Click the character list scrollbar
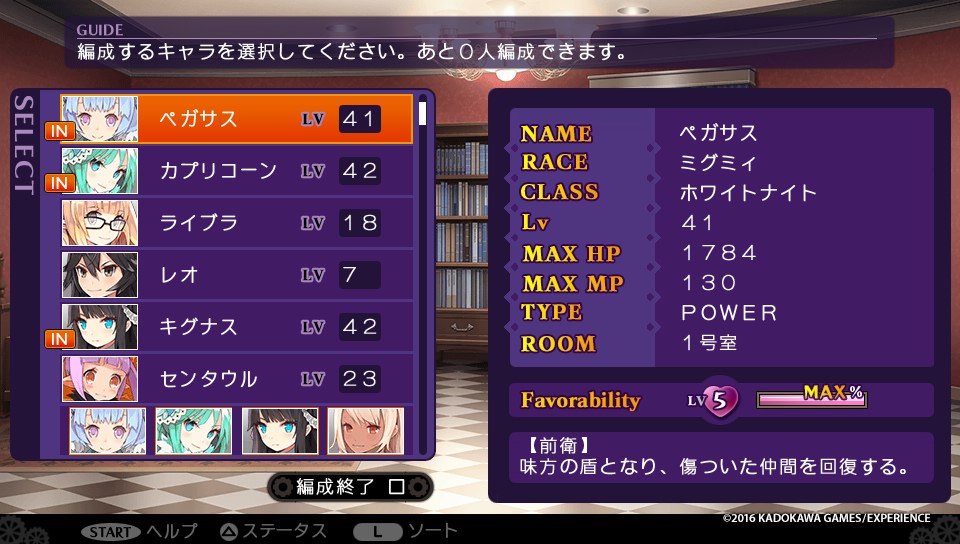960x544 pixels. tap(423, 270)
